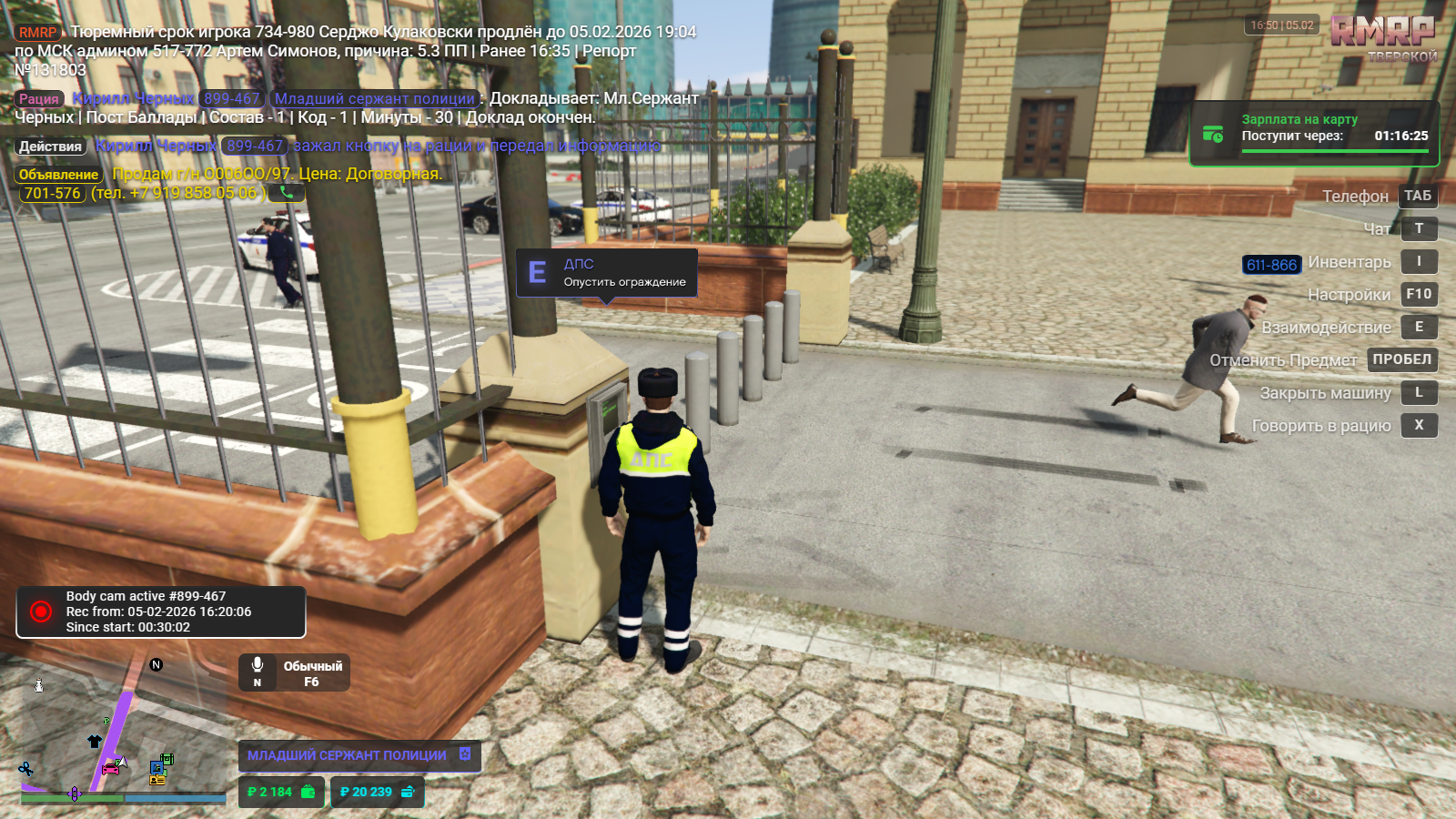Click the Рация chat tag
The image size is (1456, 819).
pyautogui.click(x=39, y=99)
